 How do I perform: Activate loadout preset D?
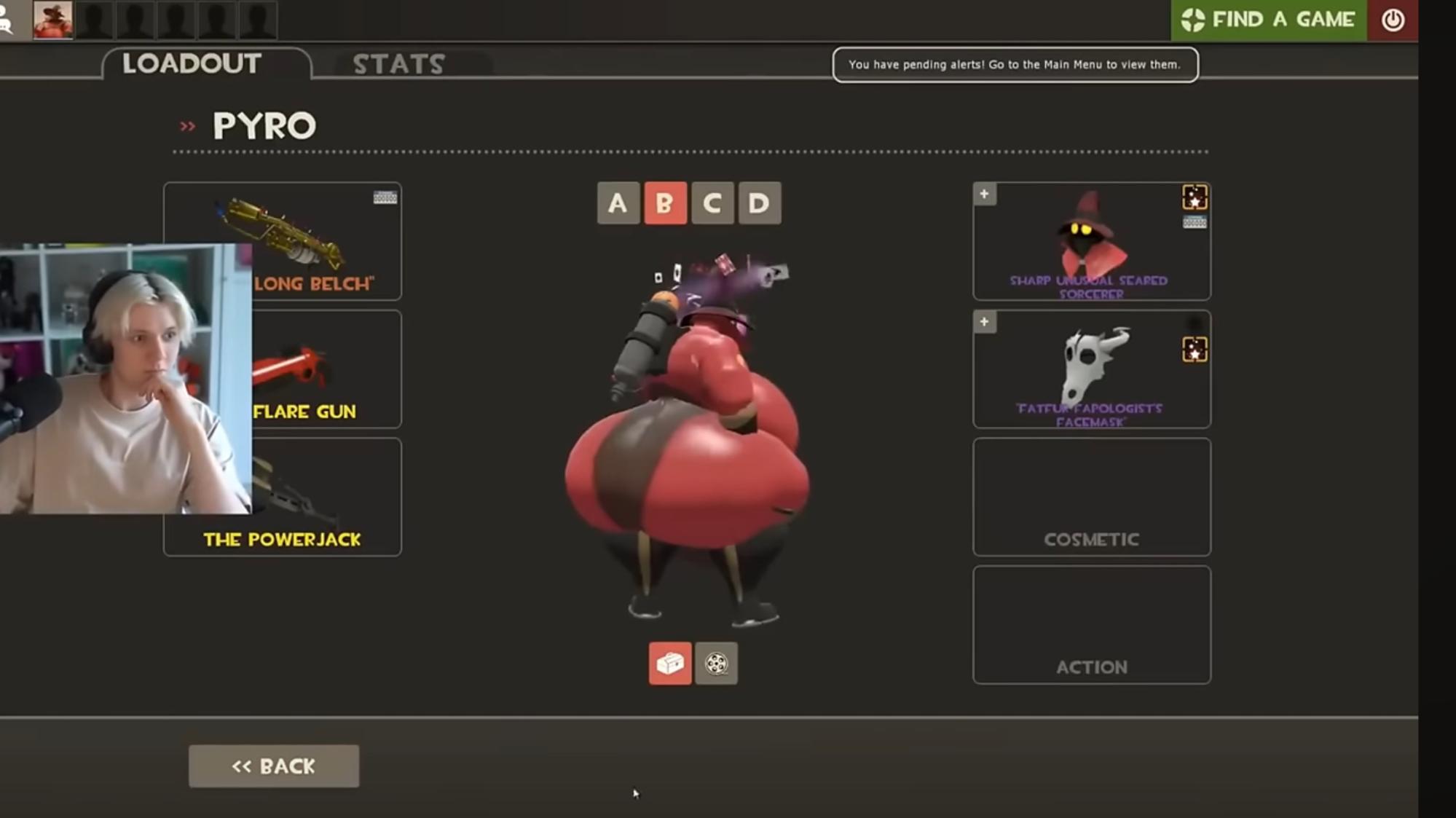coord(759,203)
